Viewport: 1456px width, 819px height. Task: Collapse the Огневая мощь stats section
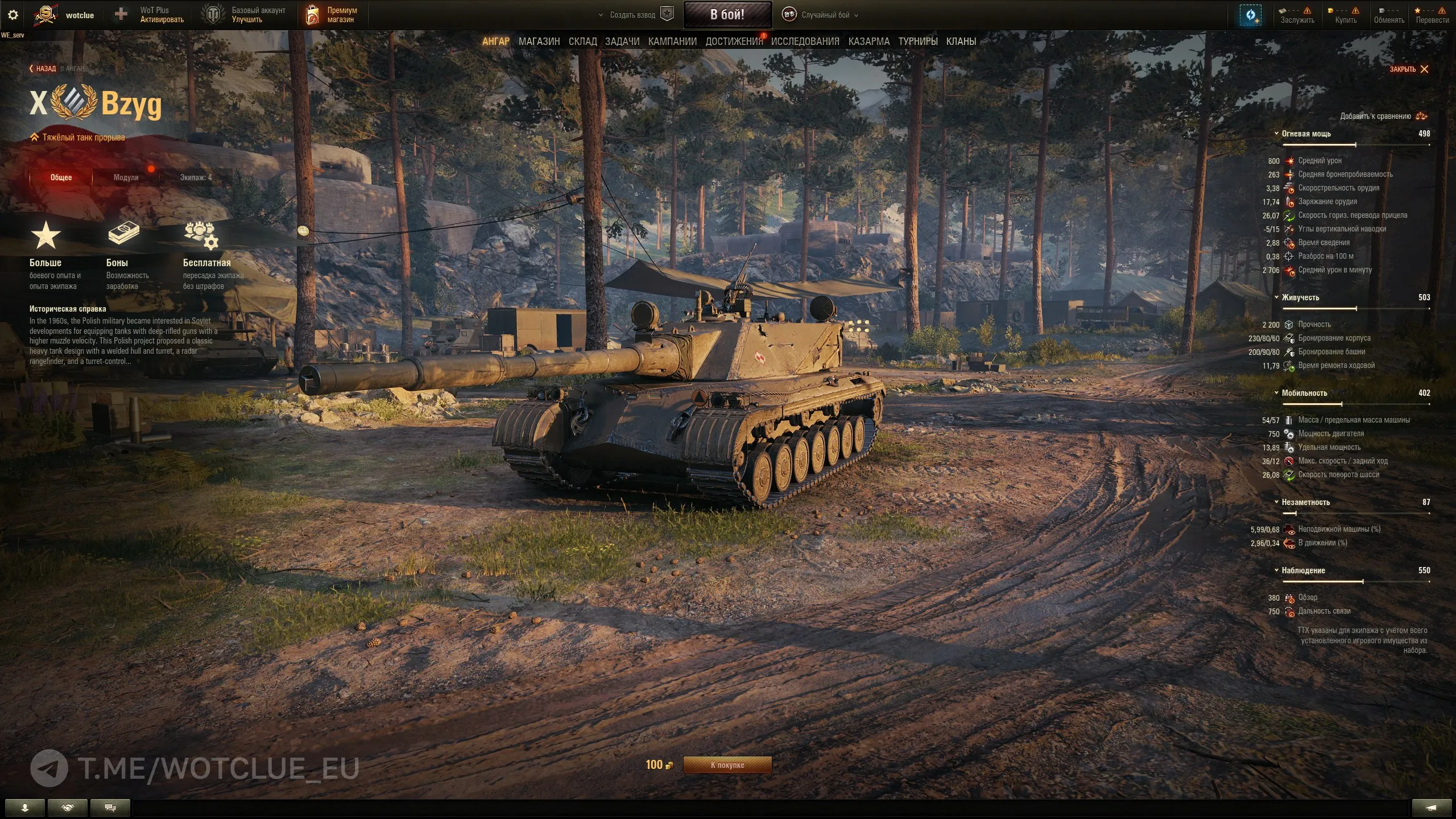(1306, 134)
